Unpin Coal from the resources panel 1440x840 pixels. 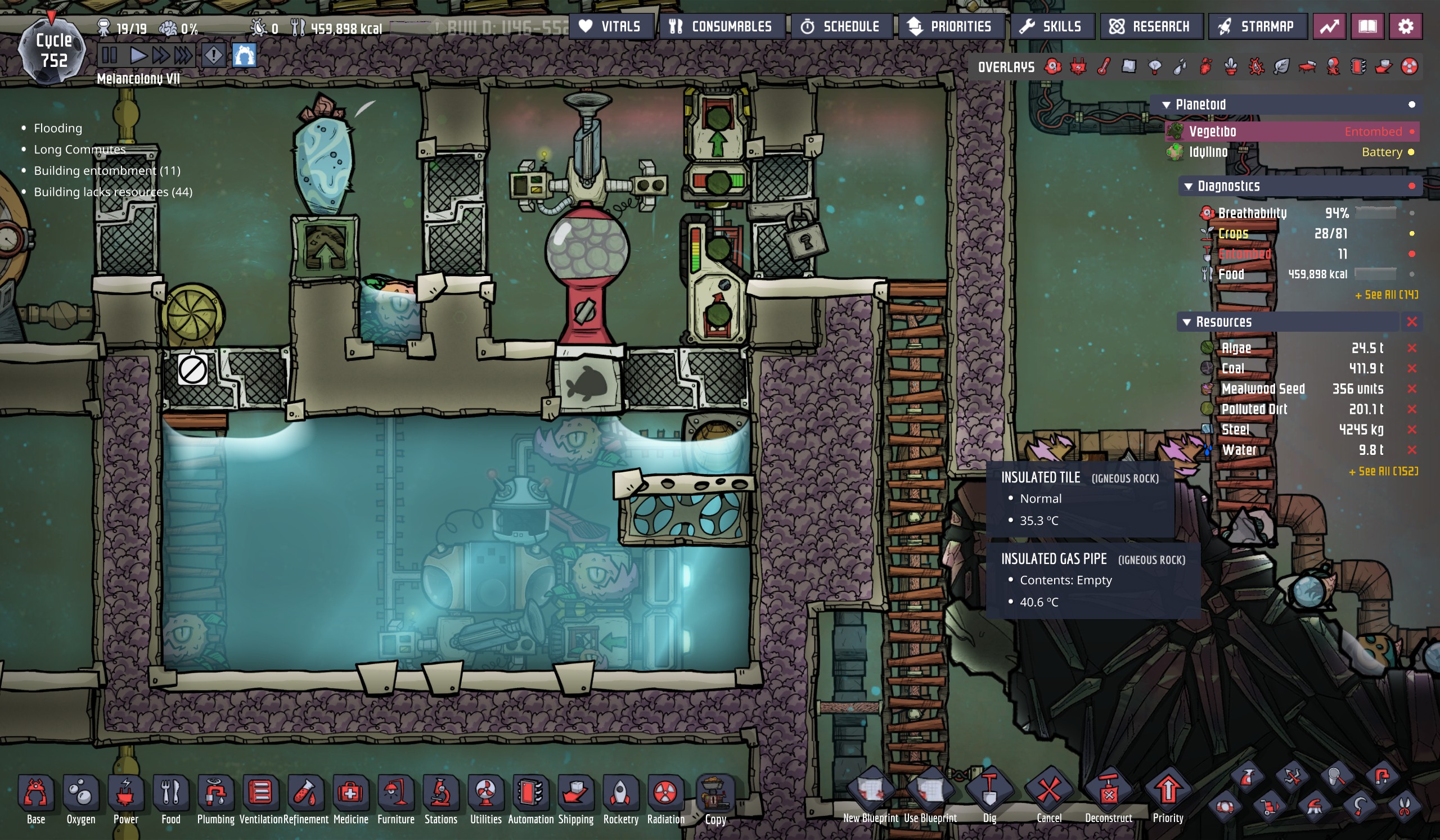pos(1412,369)
